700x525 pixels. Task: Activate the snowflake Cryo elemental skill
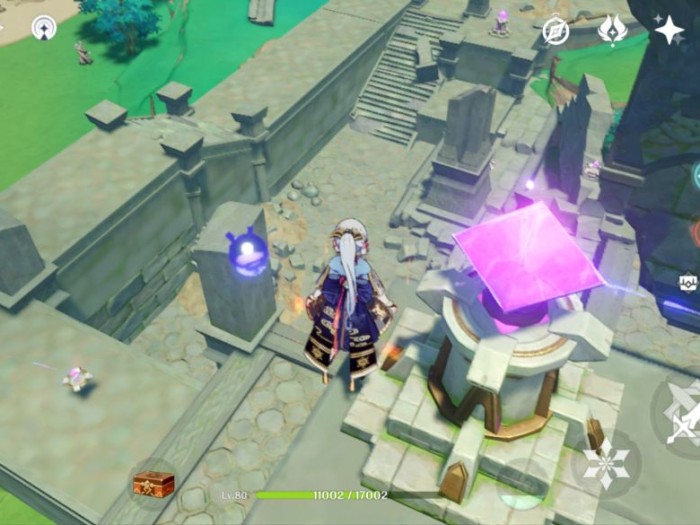coord(607,464)
